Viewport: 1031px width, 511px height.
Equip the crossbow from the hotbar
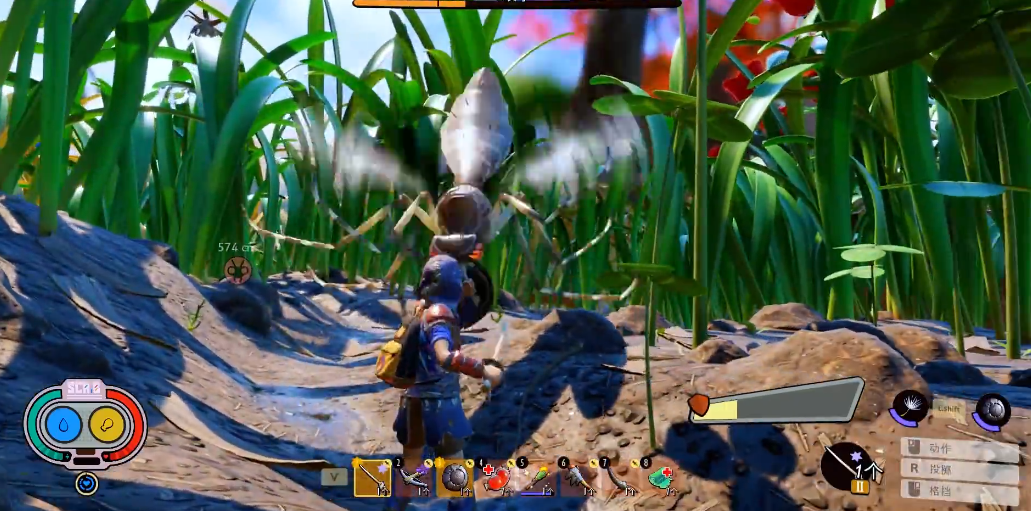pyautogui.click(x=412, y=479)
